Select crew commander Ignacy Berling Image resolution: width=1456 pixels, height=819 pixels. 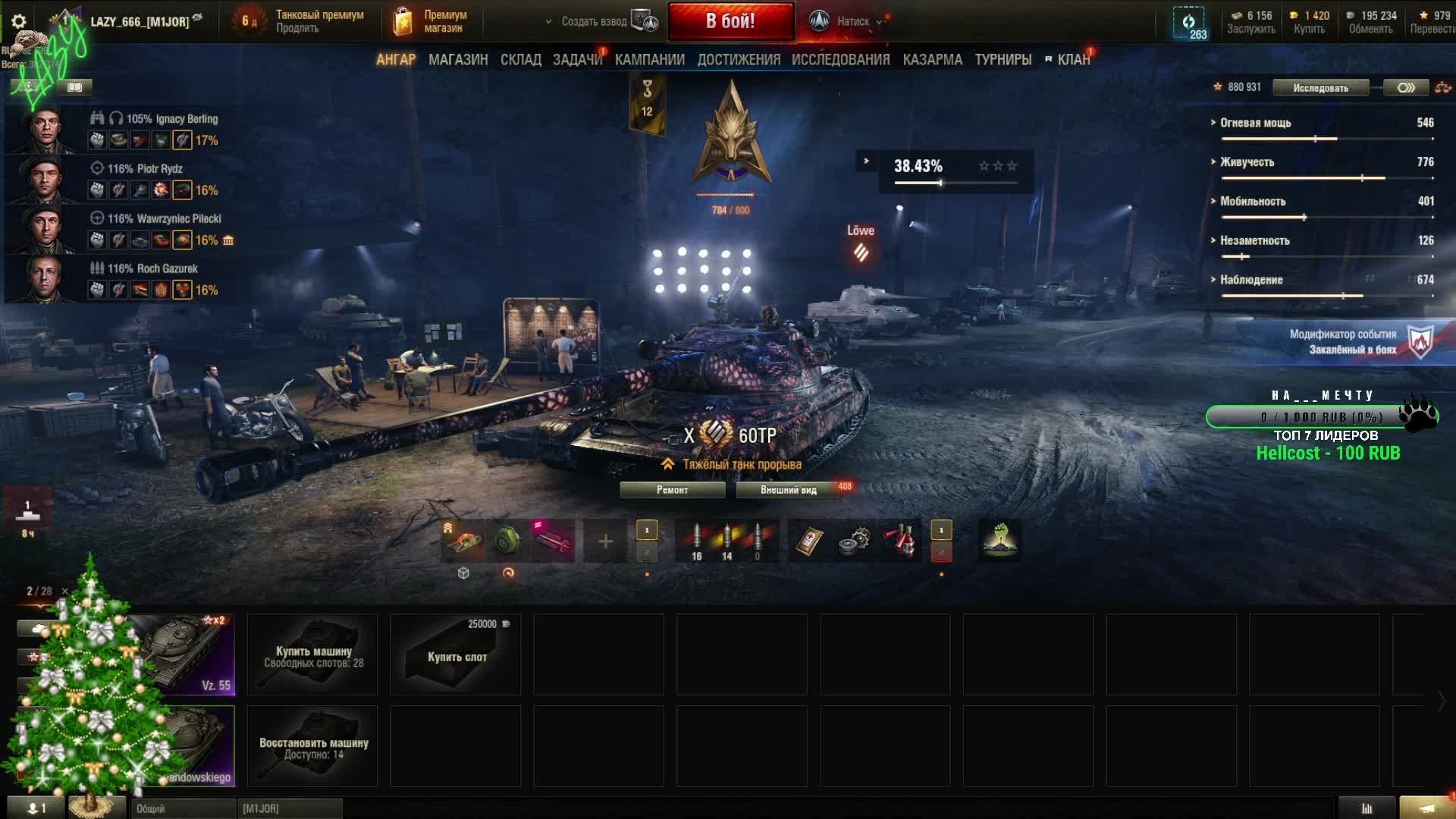pos(45,129)
